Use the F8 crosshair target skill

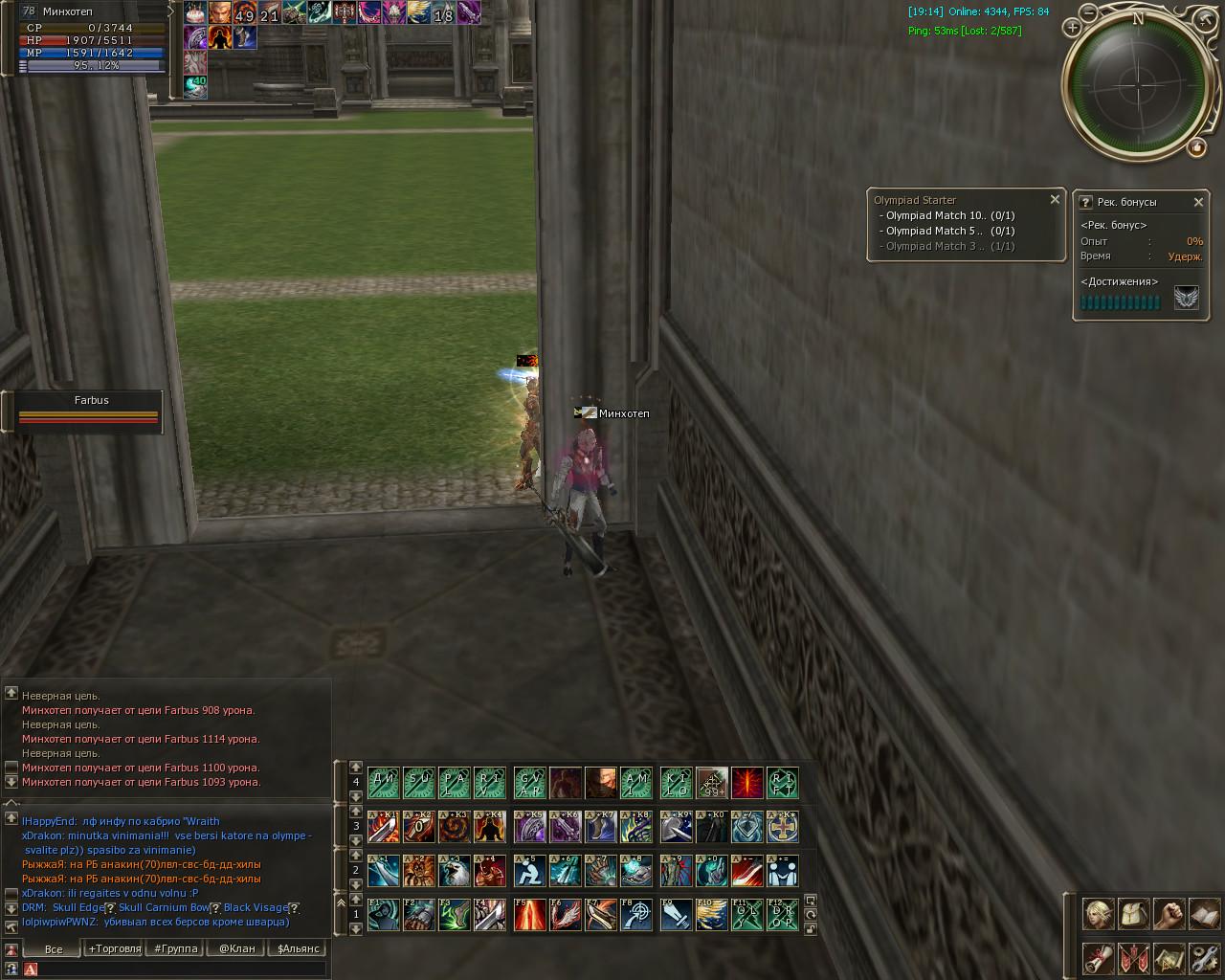pyautogui.click(x=636, y=914)
